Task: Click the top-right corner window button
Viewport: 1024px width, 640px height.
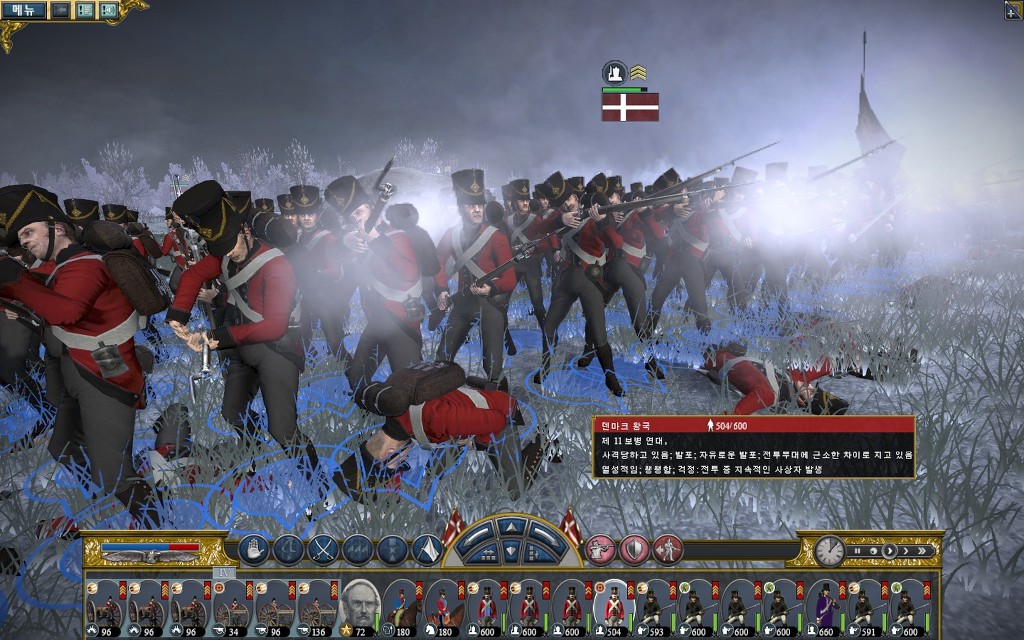Action: coord(1012,10)
